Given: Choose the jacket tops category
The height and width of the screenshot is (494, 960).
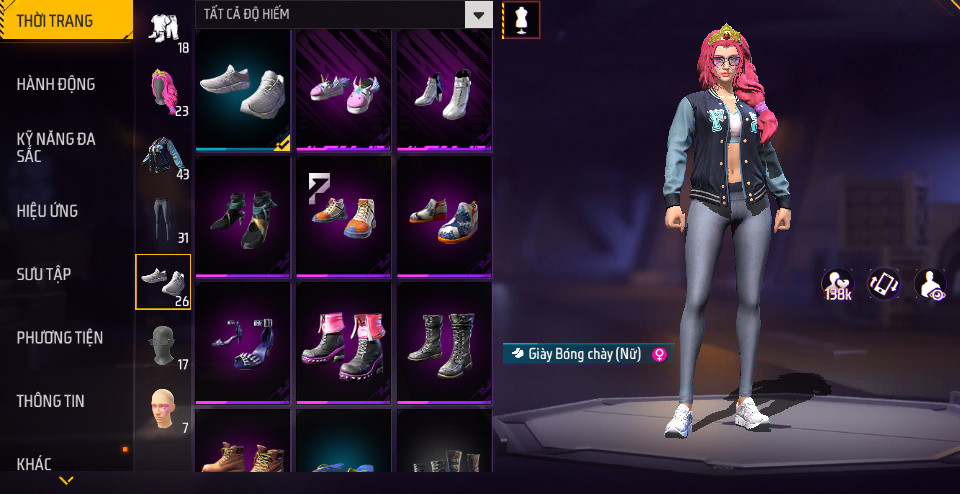Looking at the screenshot, I should click(163, 155).
